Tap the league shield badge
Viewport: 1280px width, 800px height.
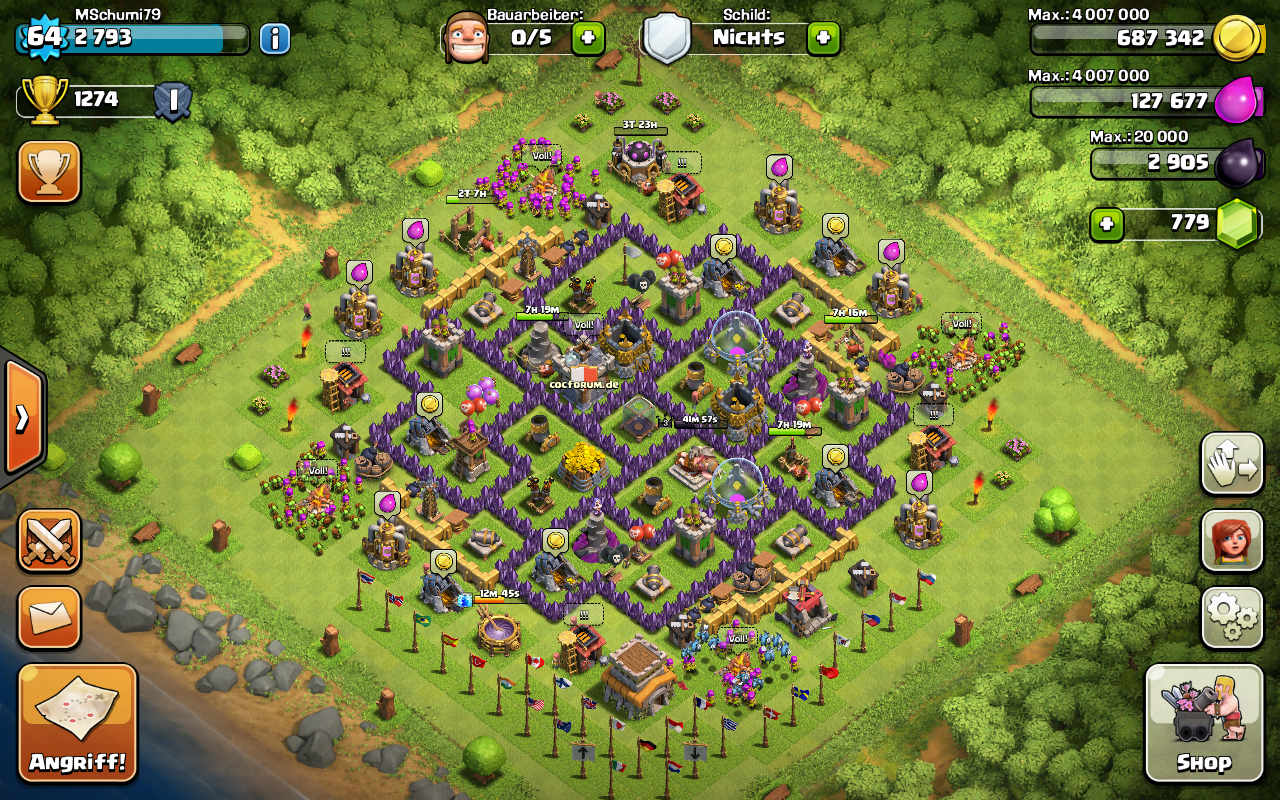(x=173, y=101)
